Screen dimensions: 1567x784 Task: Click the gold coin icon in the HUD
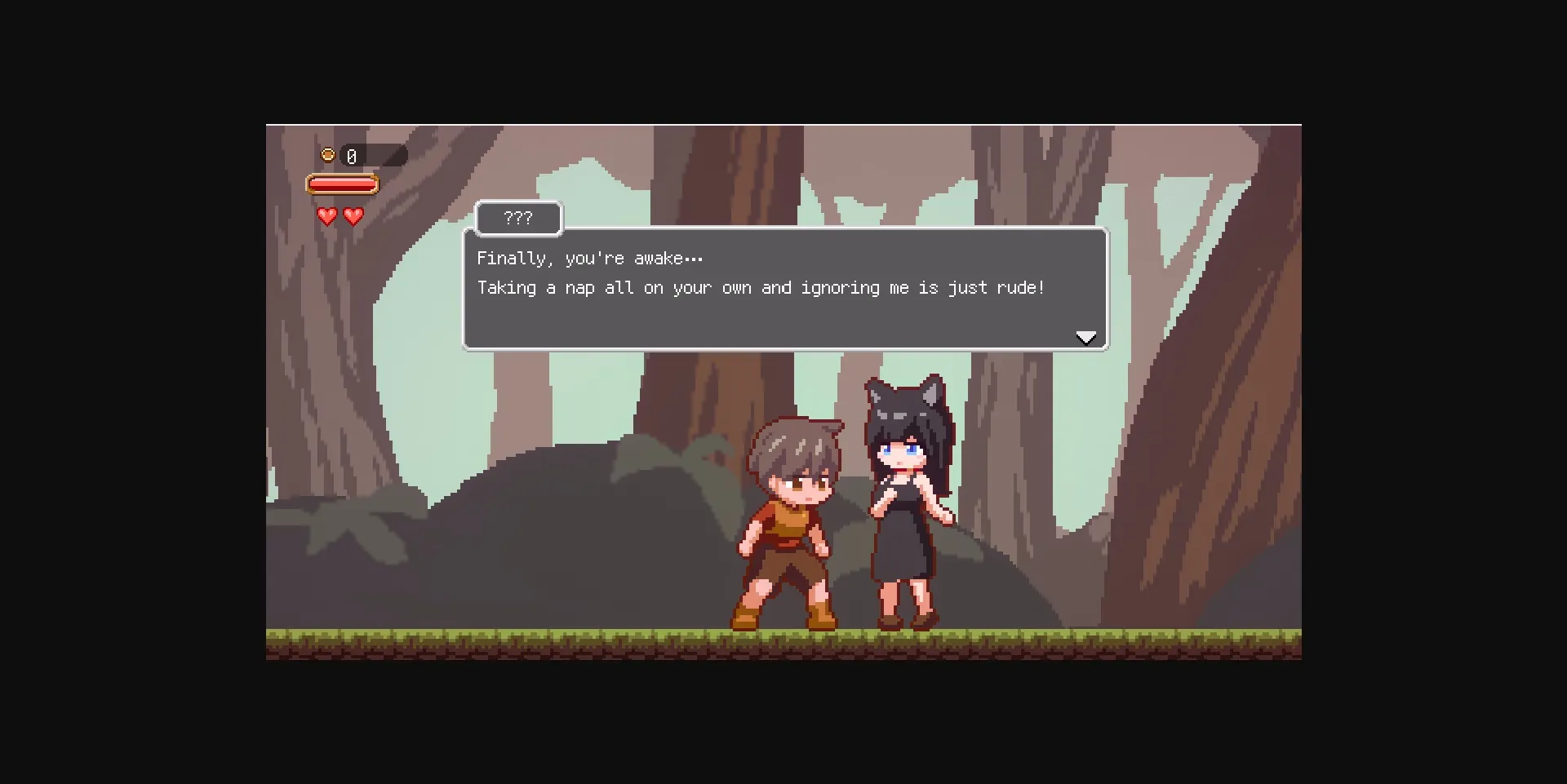point(327,153)
